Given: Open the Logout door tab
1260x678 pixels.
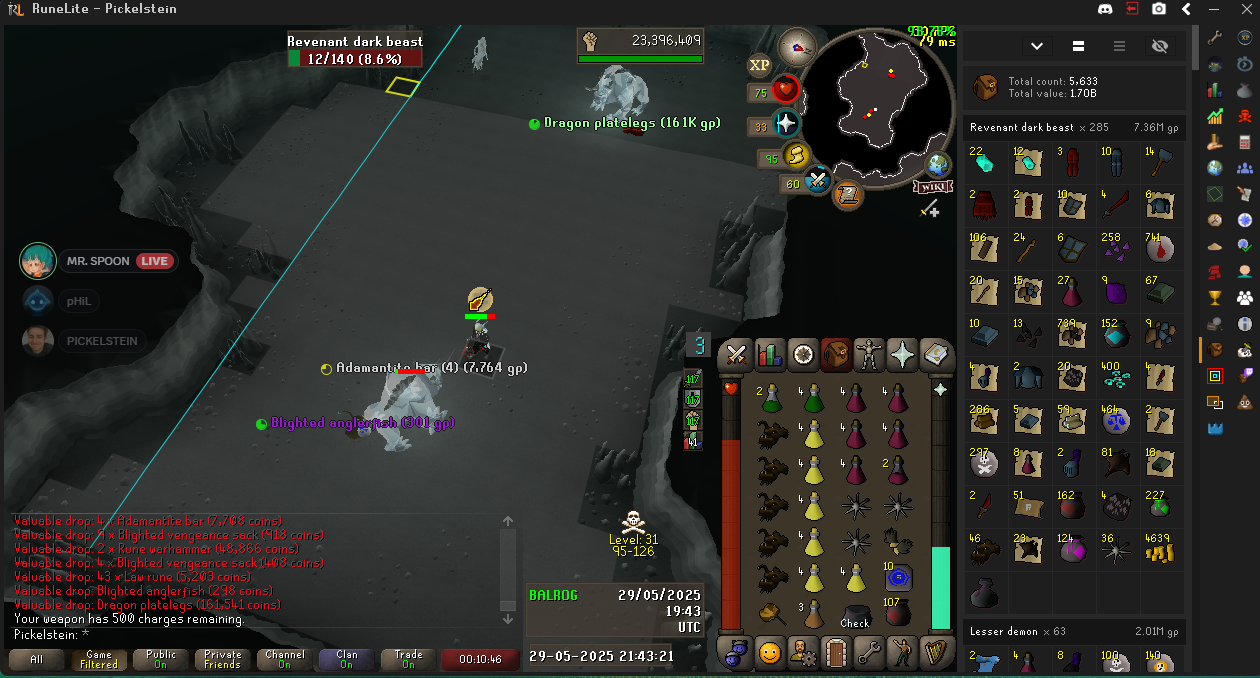Looking at the screenshot, I should click(836, 654).
